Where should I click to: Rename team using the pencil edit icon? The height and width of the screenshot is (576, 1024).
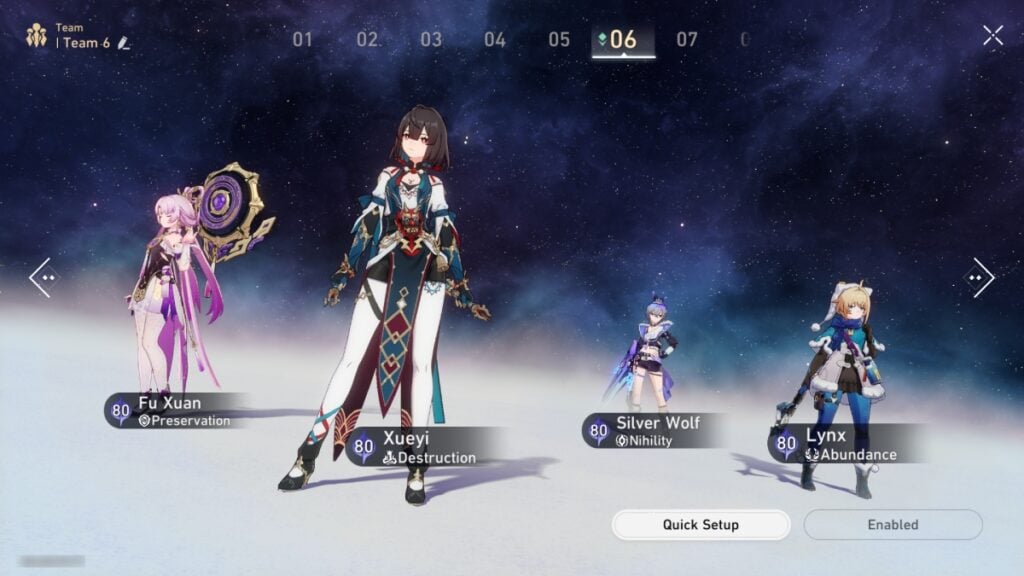[124, 43]
